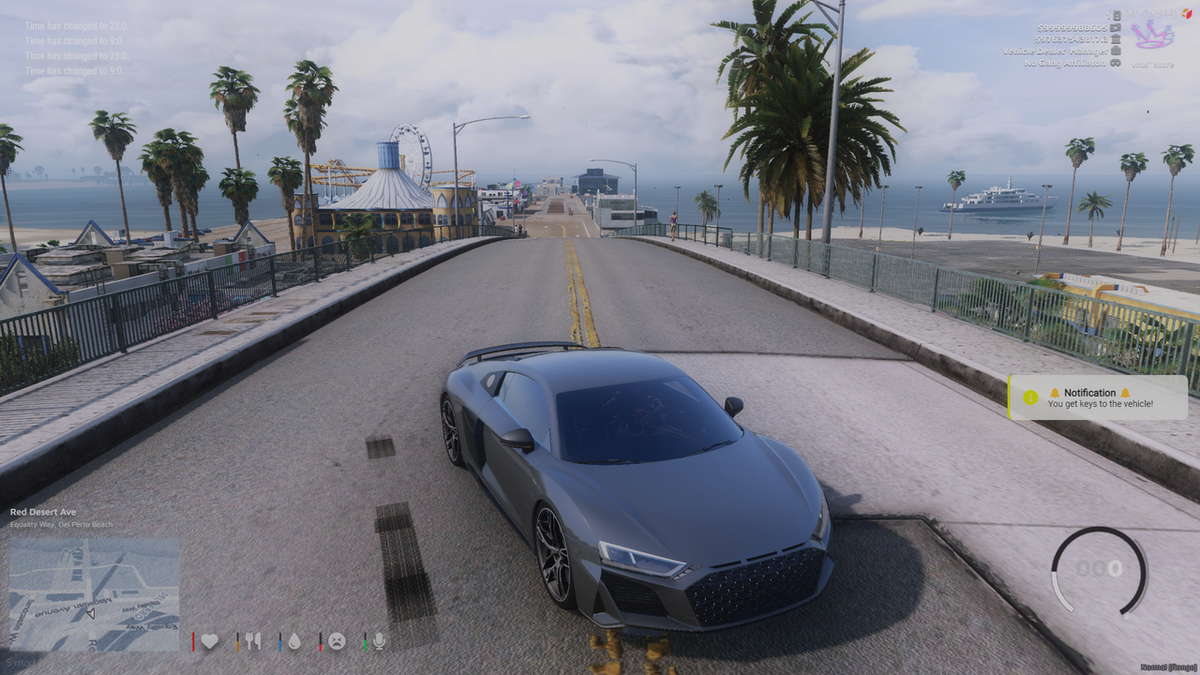Select the water drop thirst icon
Viewport: 1200px width, 675px height.
(294, 642)
